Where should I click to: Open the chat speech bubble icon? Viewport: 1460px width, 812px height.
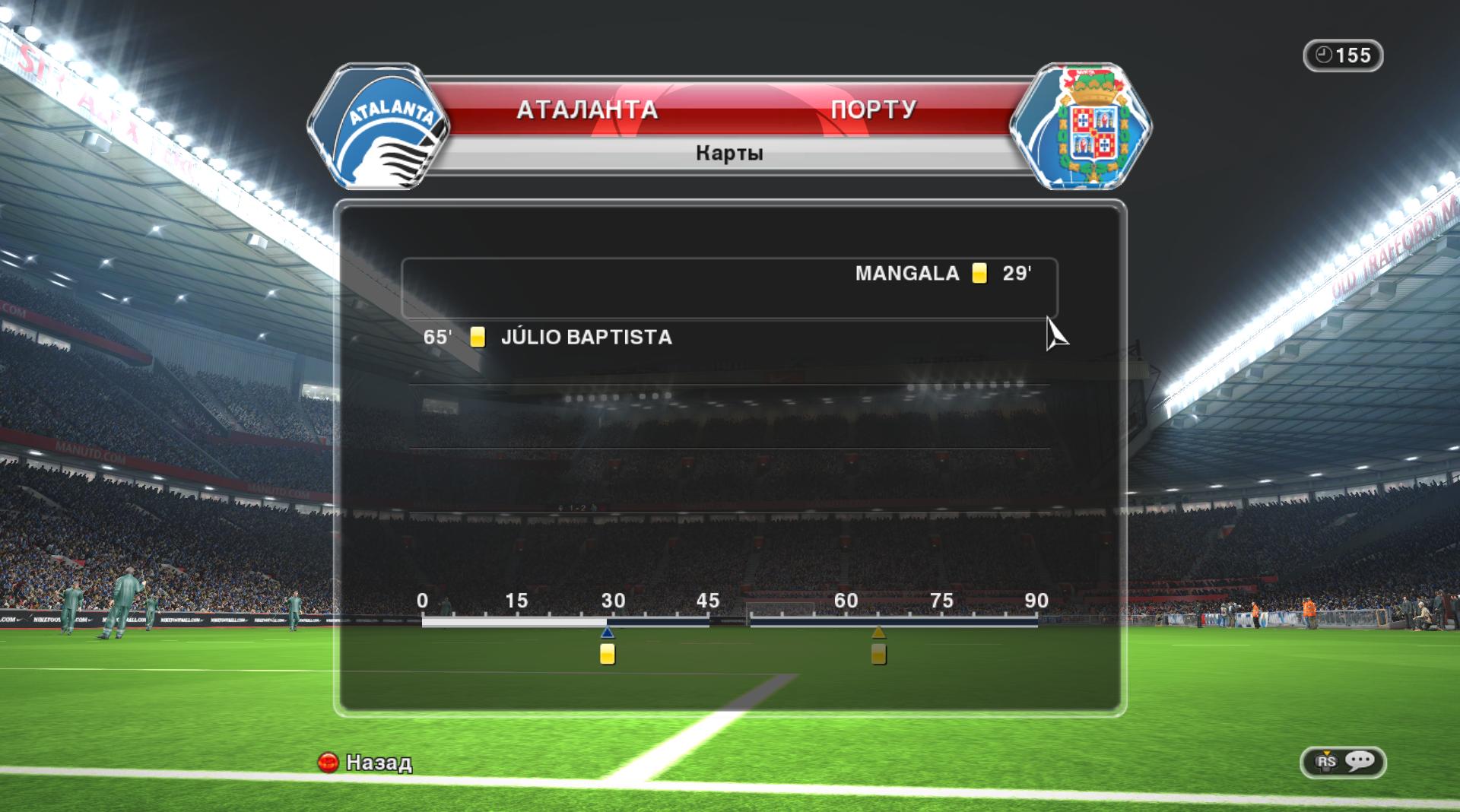click(x=1360, y=761)
